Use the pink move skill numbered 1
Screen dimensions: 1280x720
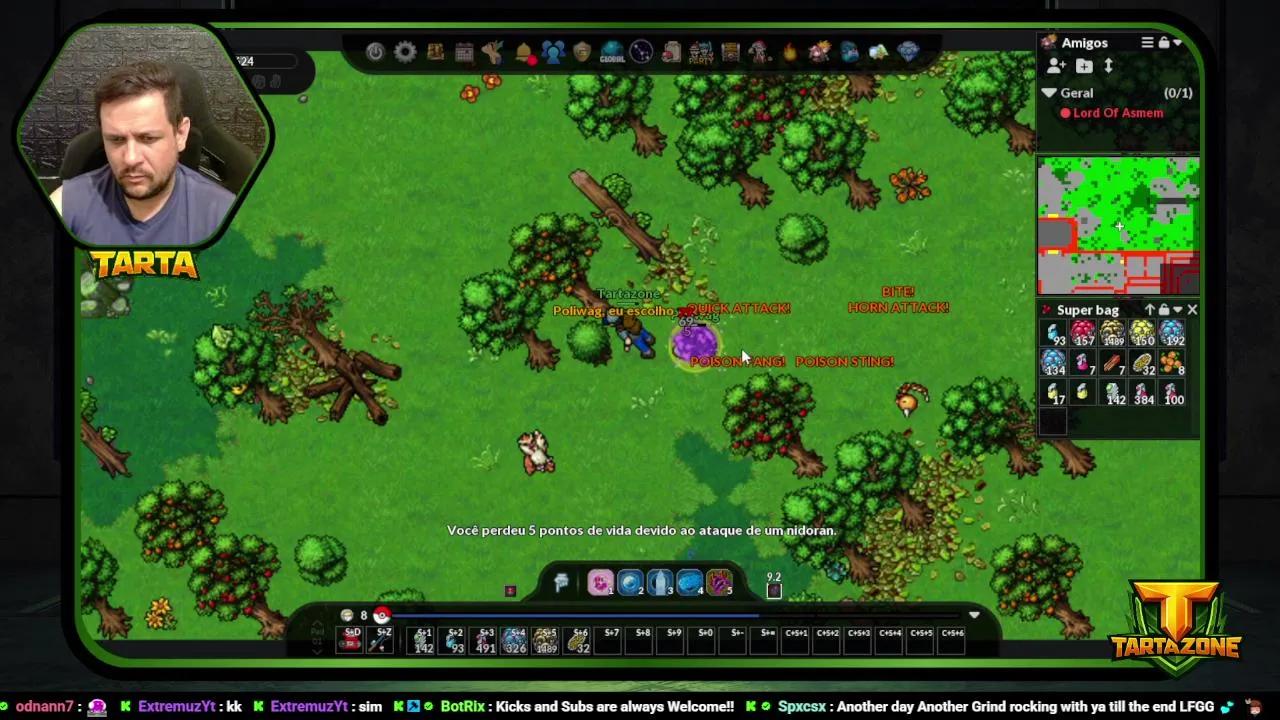[x=600, y=582]
